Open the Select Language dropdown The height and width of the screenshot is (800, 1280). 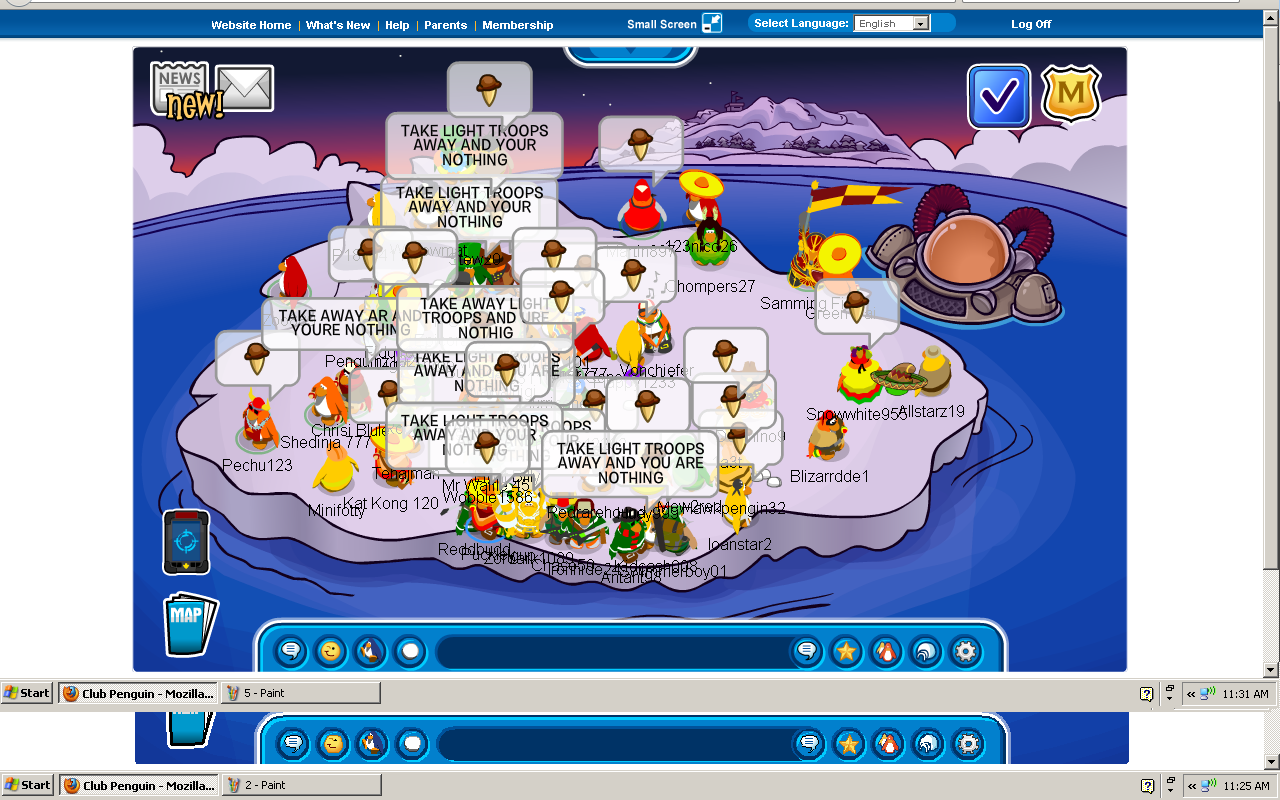[892, 24]
